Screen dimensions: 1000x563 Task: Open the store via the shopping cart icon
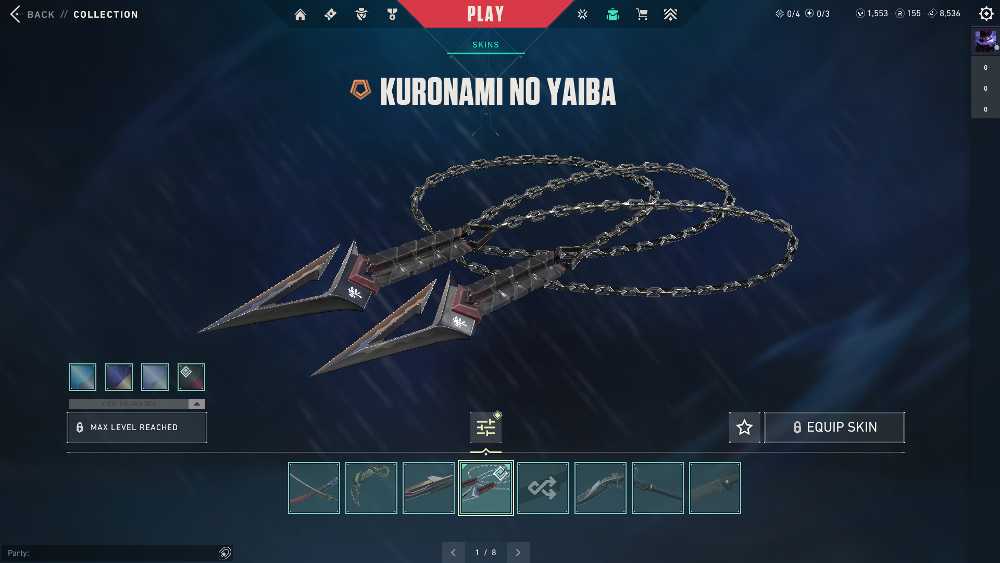(641, 14)
